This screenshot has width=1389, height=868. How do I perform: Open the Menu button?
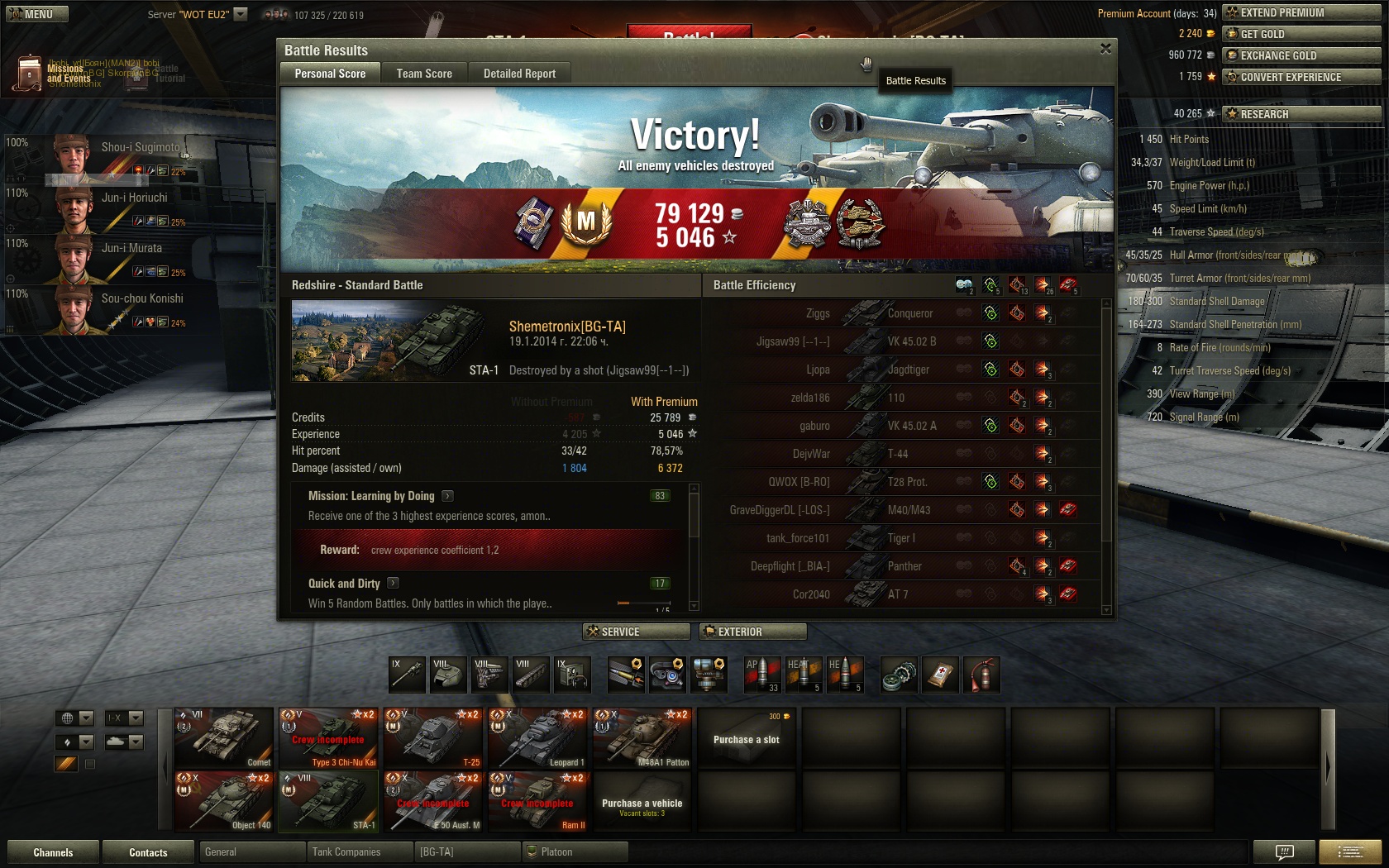pos(37,14)
